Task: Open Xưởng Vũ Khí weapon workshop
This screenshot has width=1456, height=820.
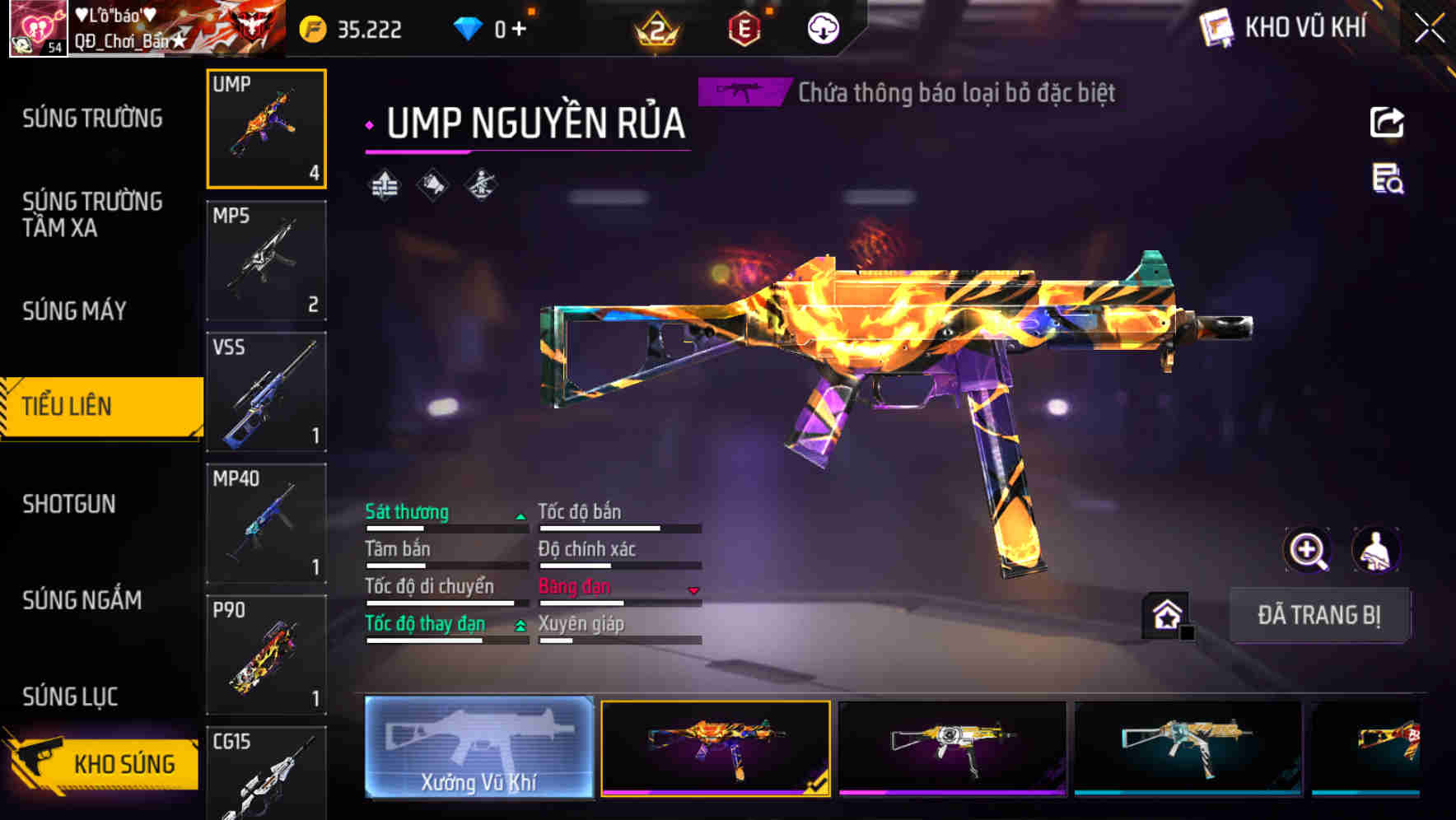Action: (x=478, y=748)
